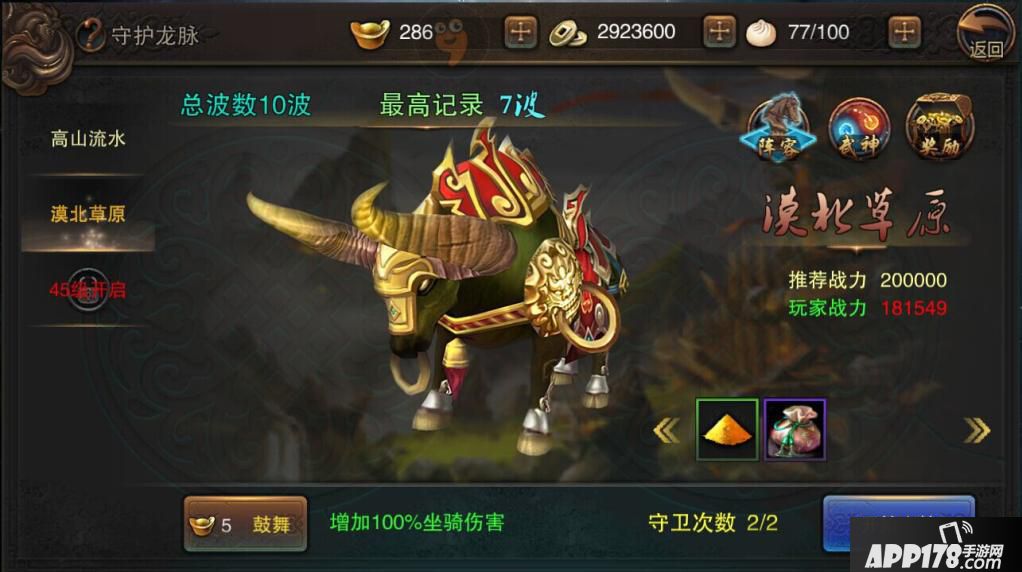Add more copper coins with plus button

click(720, 32)
